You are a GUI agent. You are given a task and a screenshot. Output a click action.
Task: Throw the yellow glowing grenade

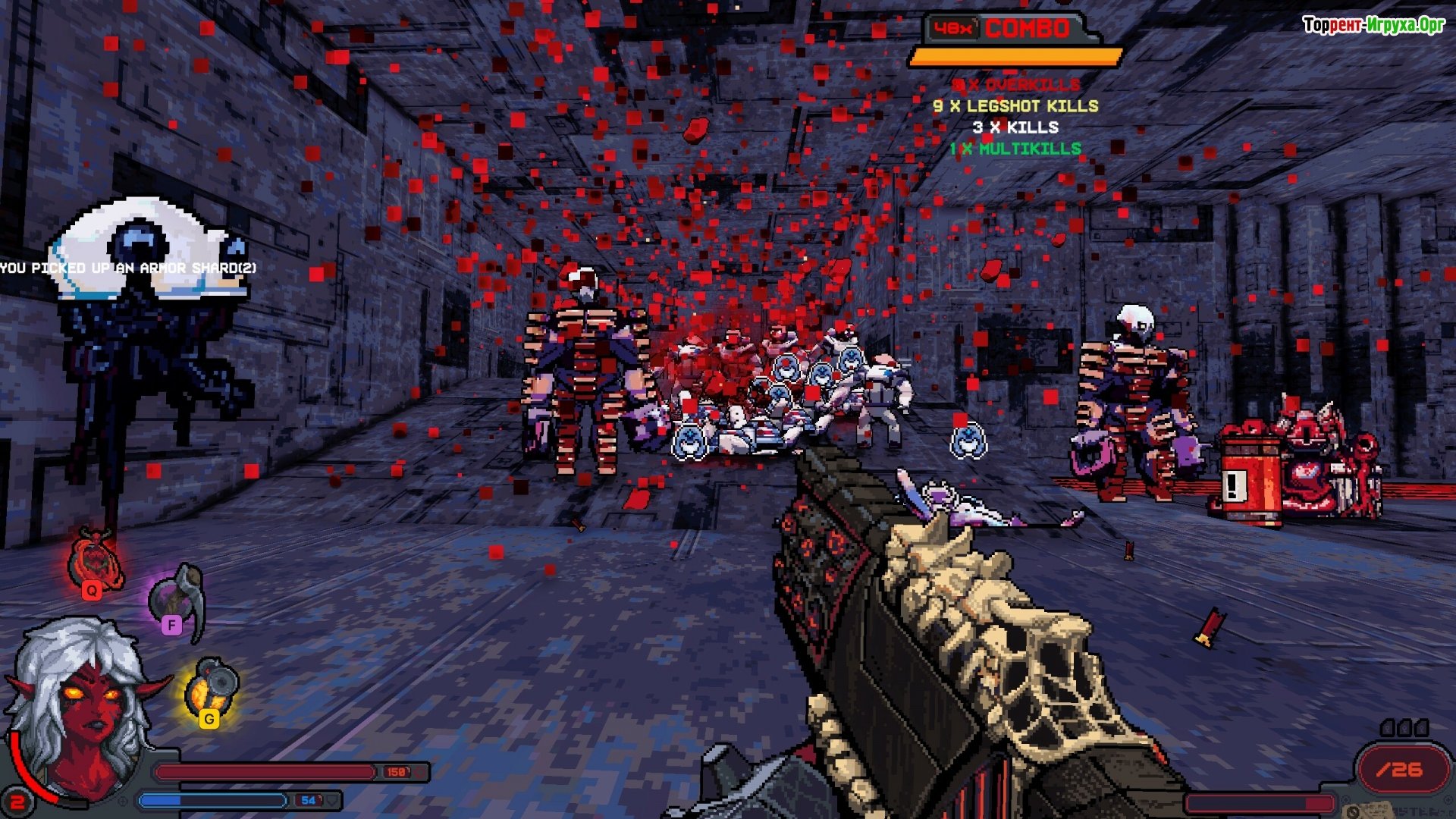(x=212, y=689)
